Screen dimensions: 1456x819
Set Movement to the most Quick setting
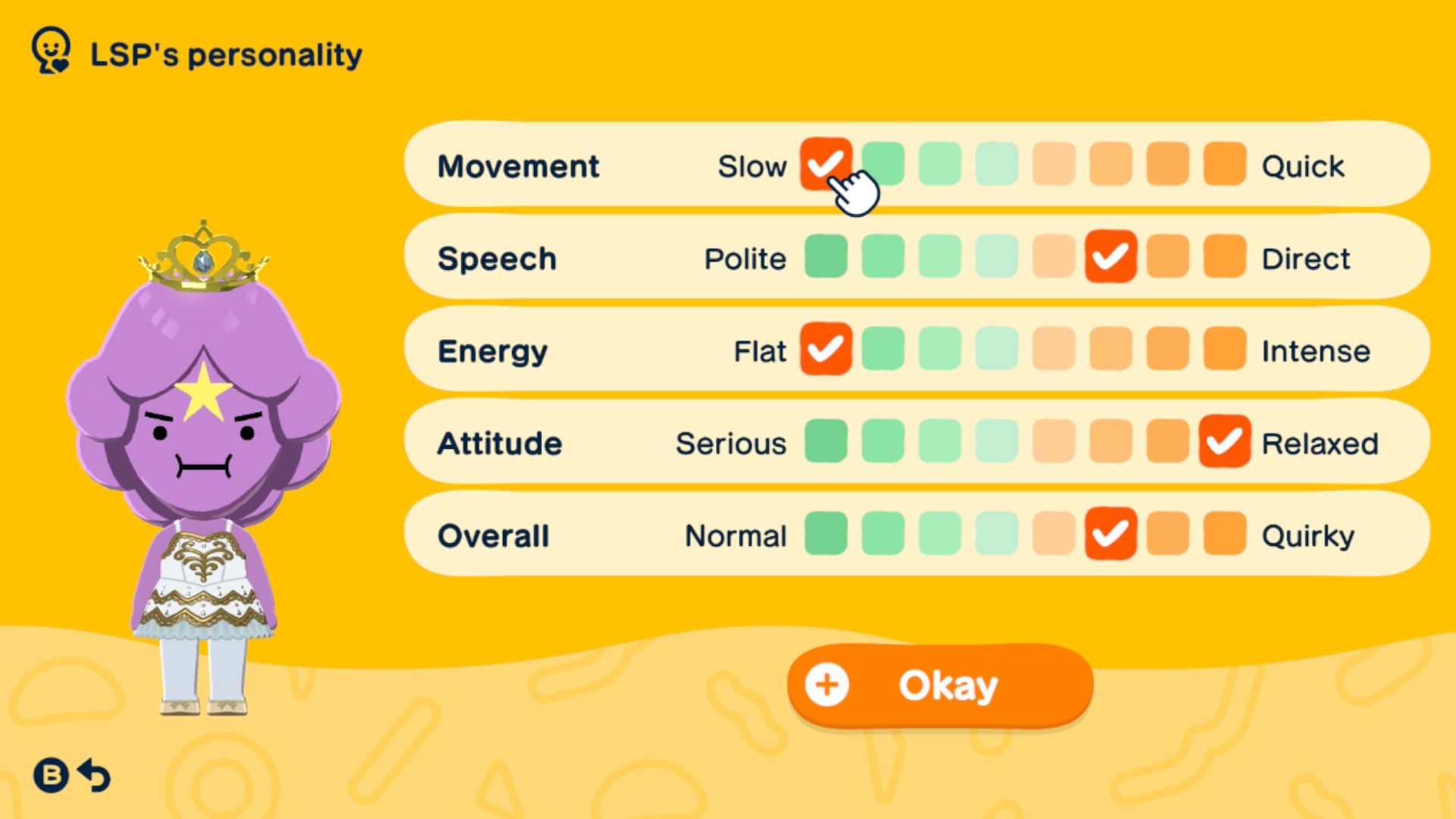(x=1224, y=164)
